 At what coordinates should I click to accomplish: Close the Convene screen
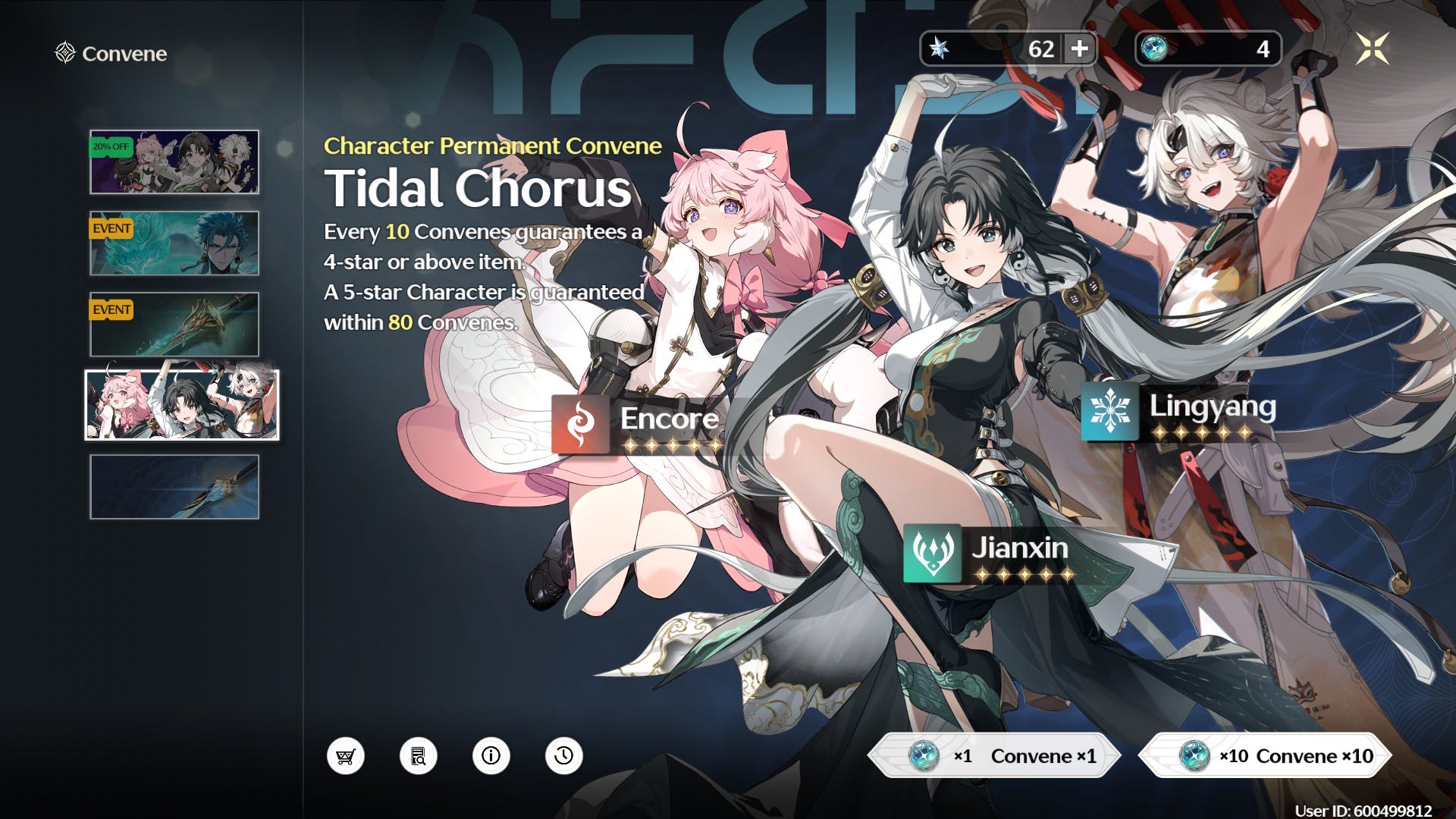click(x=1372, y=49)
